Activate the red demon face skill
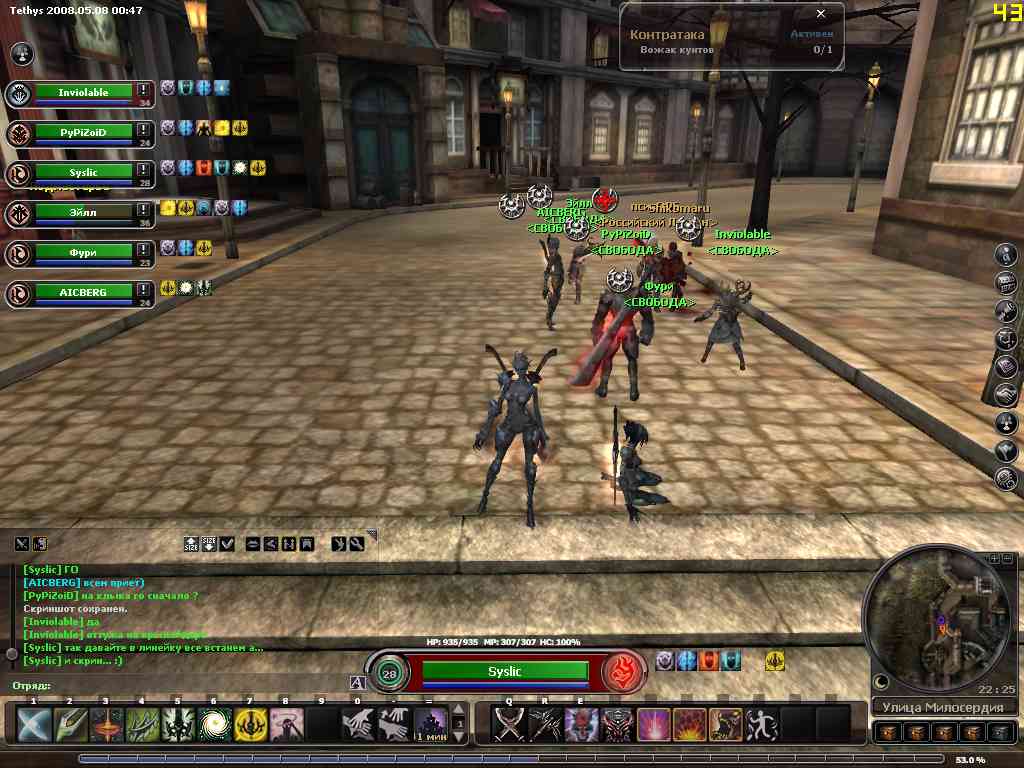The image size is (1024, 768). pos(581,724)
